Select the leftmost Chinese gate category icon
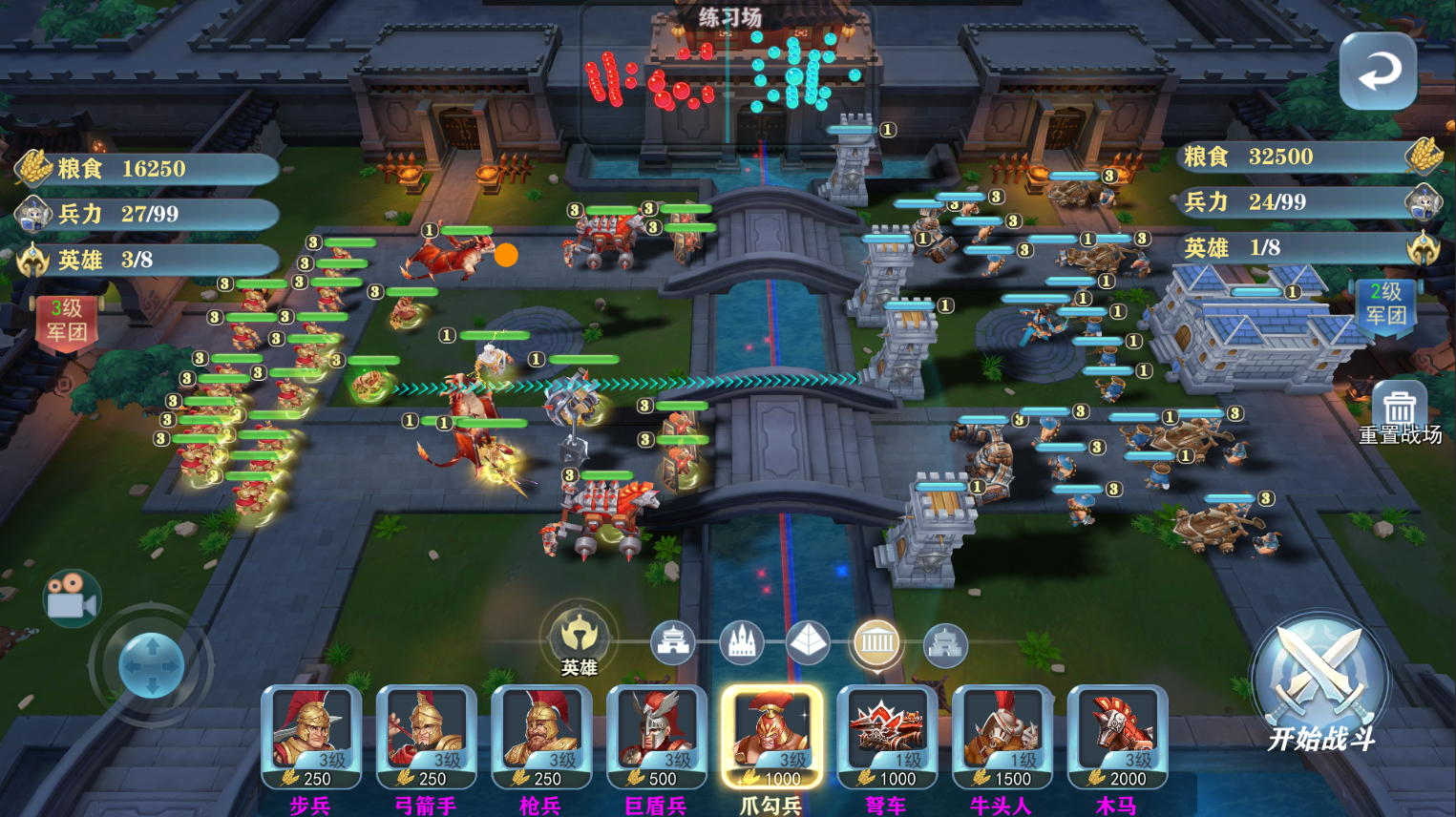This screenshot has height=817, width=1456. pos(674,644)
